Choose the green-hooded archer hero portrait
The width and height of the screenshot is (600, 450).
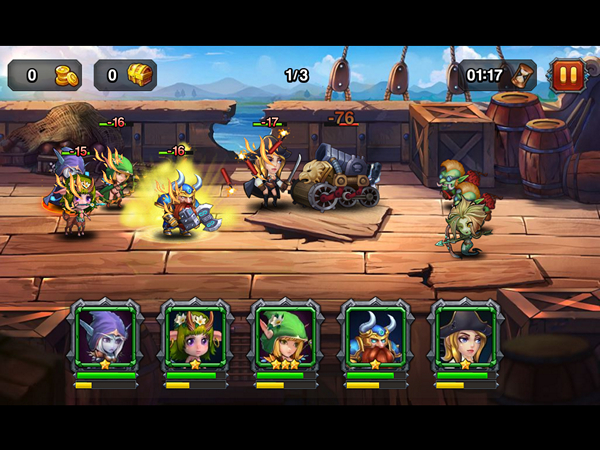coord(285,337)
